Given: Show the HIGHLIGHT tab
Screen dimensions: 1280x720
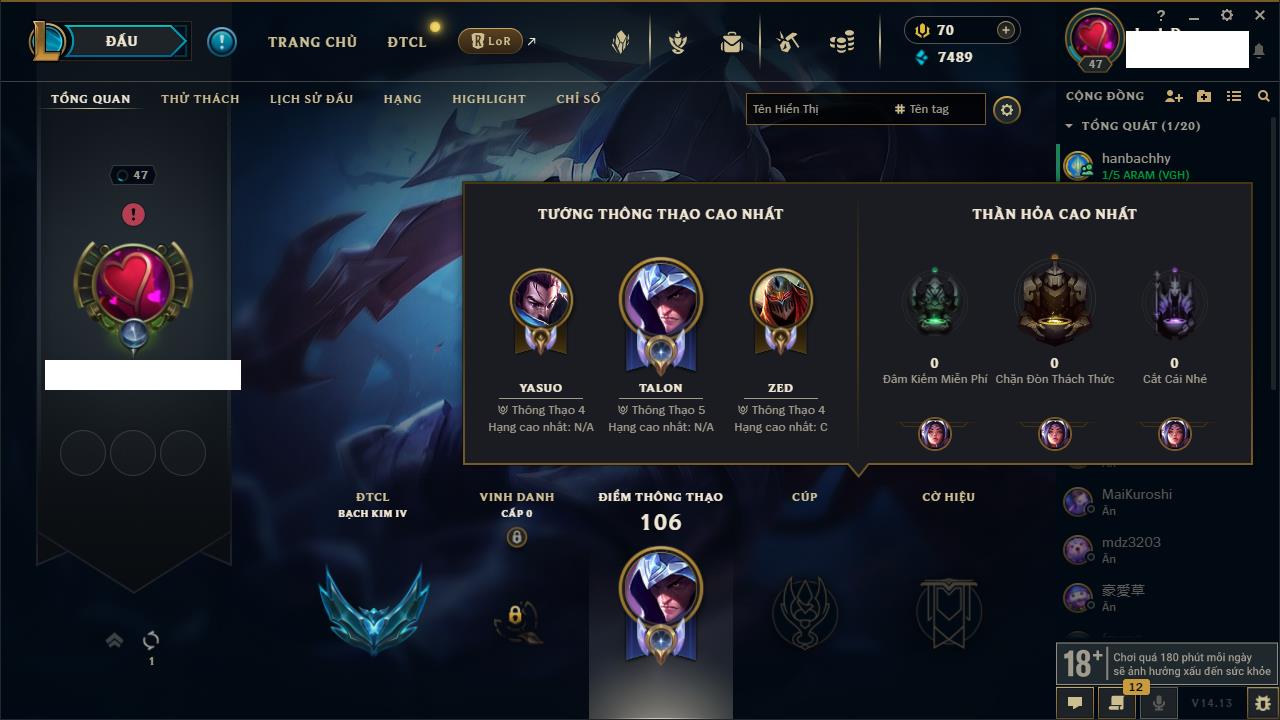Looking at the screenshot, I should click(x=488, y=99).
